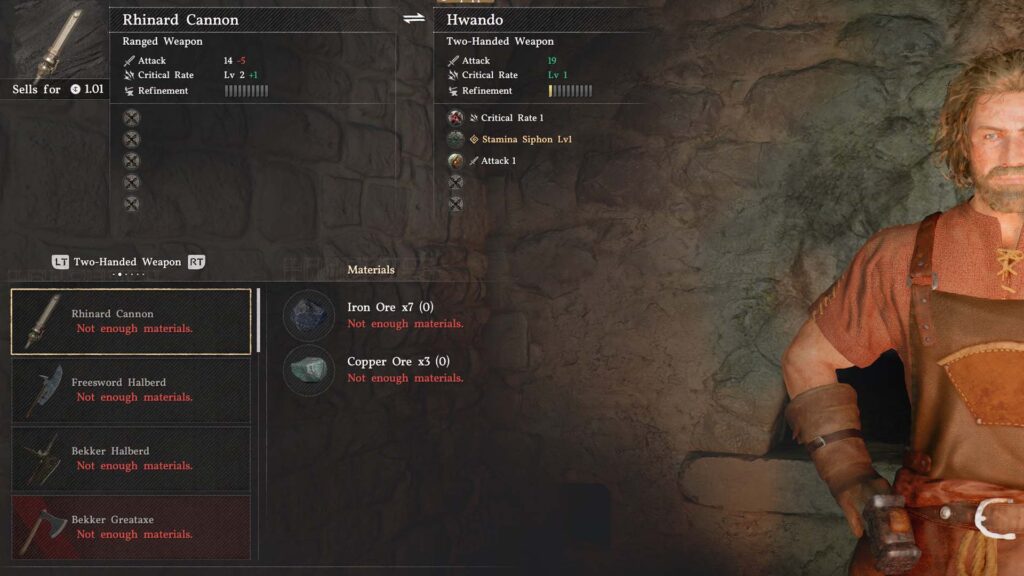Image resolution: width=1024 pixels, height=576 pixels.
Task: Click the Iron Ore material icon
Action: point(309,315)
